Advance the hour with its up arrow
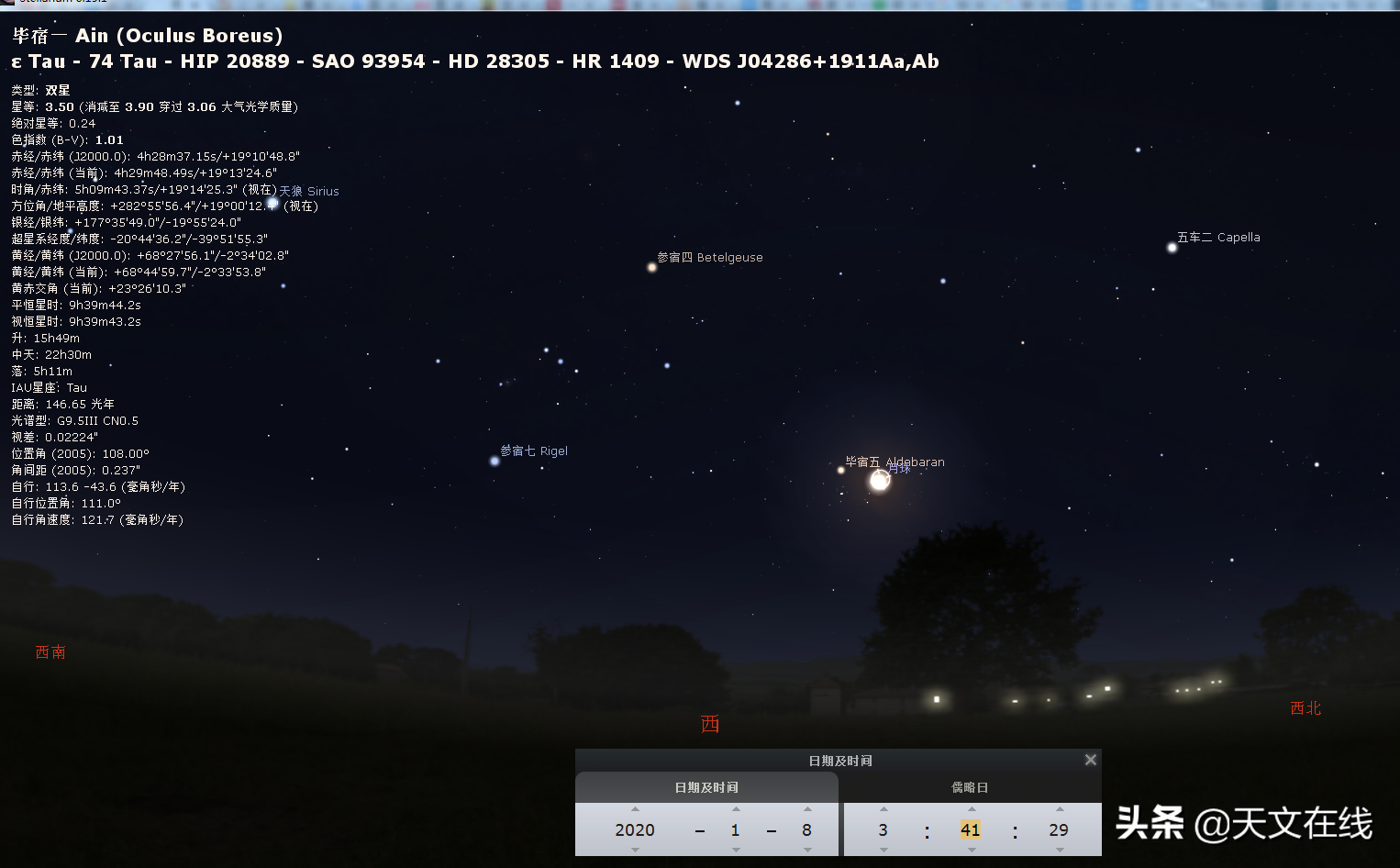The height and width of the screenshot is (868, 1400). coord(883,809)
